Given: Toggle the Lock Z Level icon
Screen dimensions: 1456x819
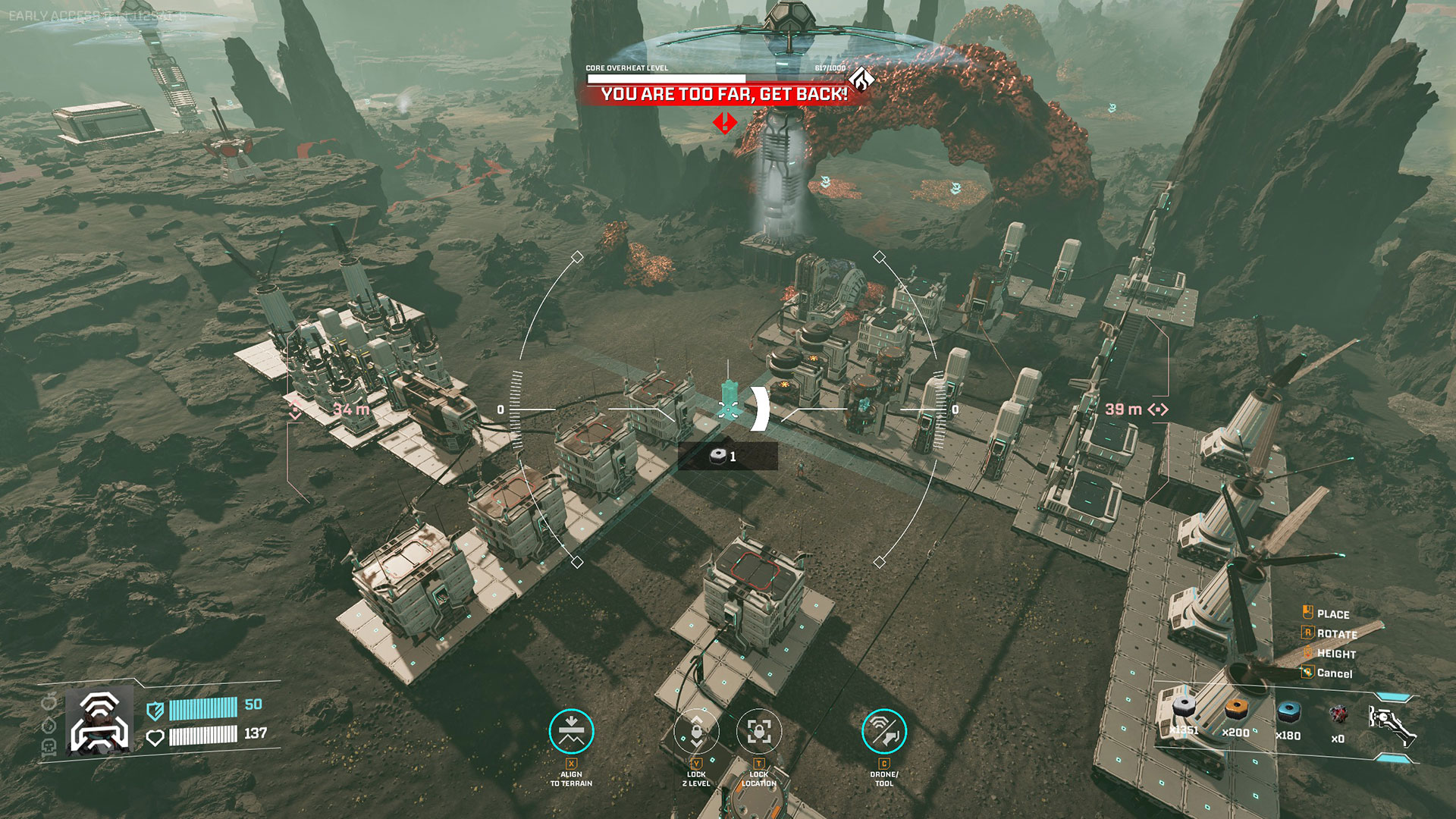Looking at the screenshot, I should click(x=696, y=732).
